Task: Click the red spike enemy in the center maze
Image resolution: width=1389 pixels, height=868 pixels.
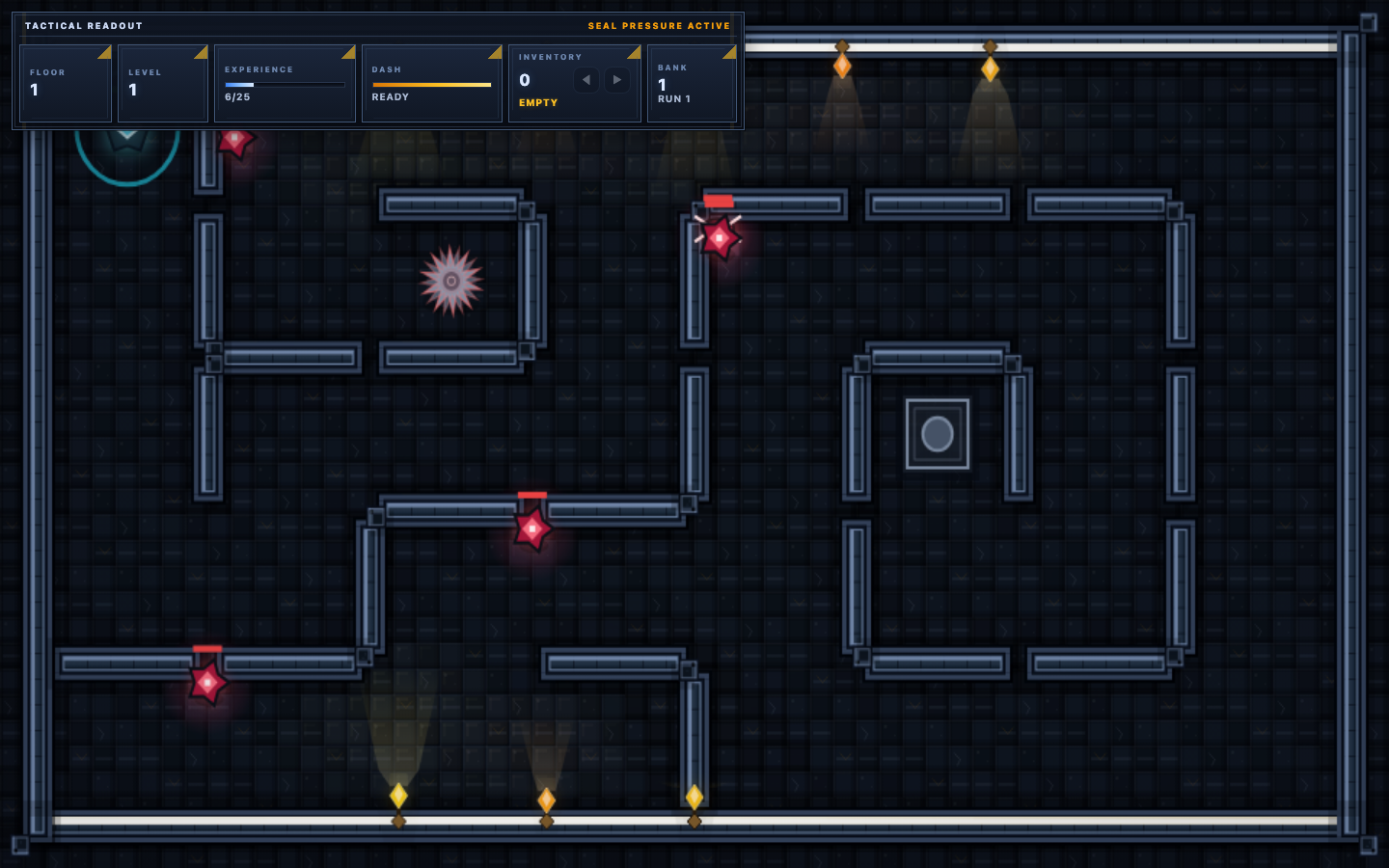Action: [531, 529]
